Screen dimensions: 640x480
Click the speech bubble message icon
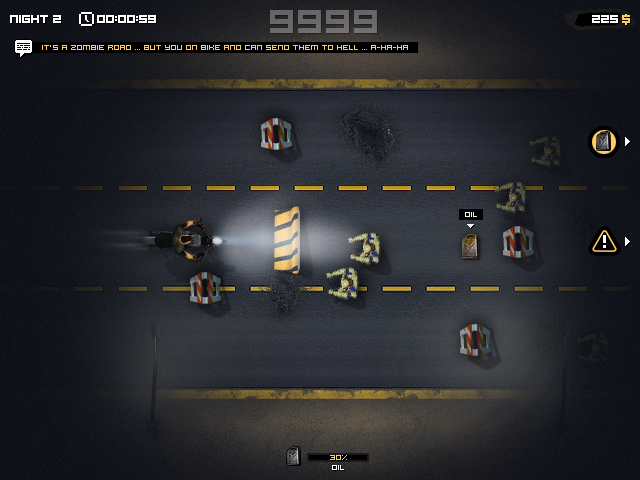coord(24,47)
